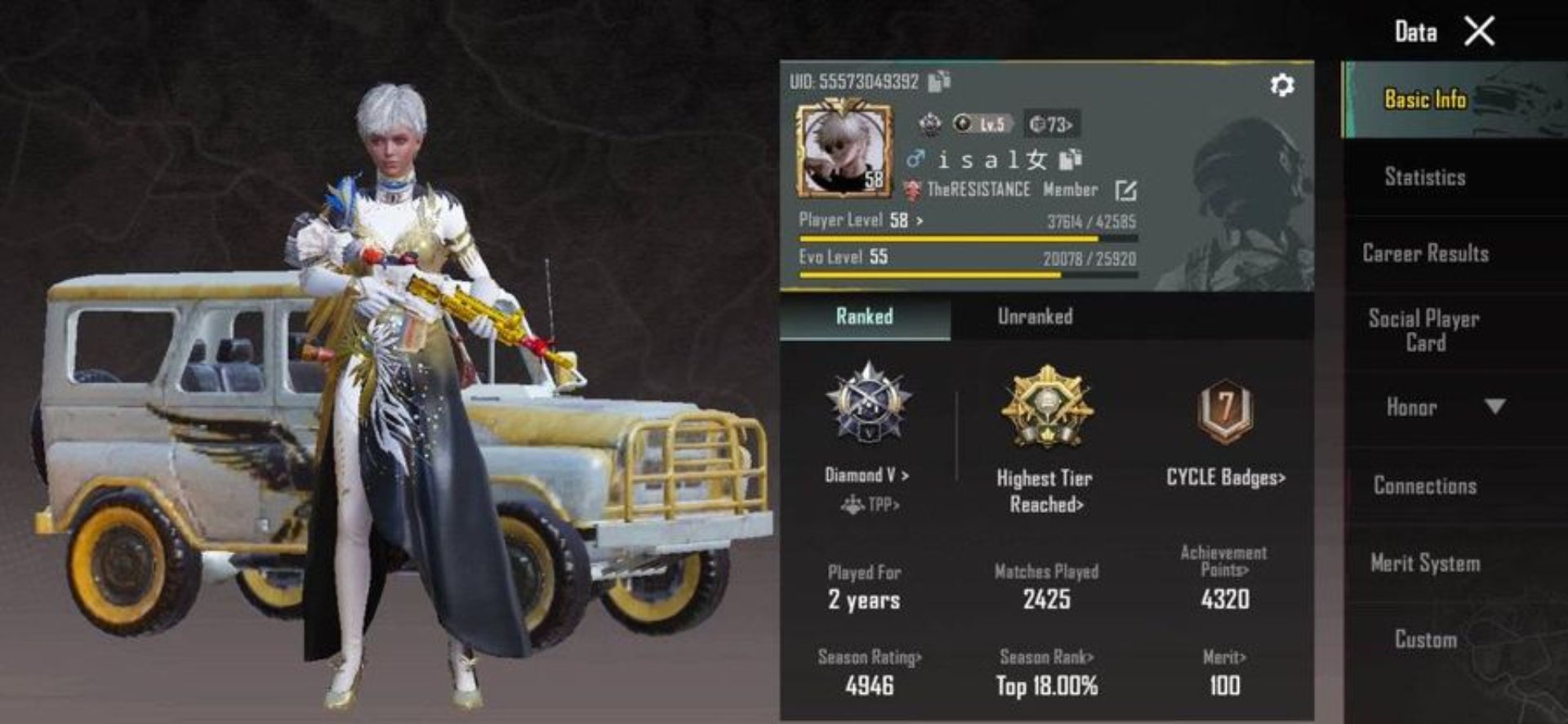View the Connections section
Image resolution: width=1568 pixels, height=724 pixels.
[x=1425, y=485]
